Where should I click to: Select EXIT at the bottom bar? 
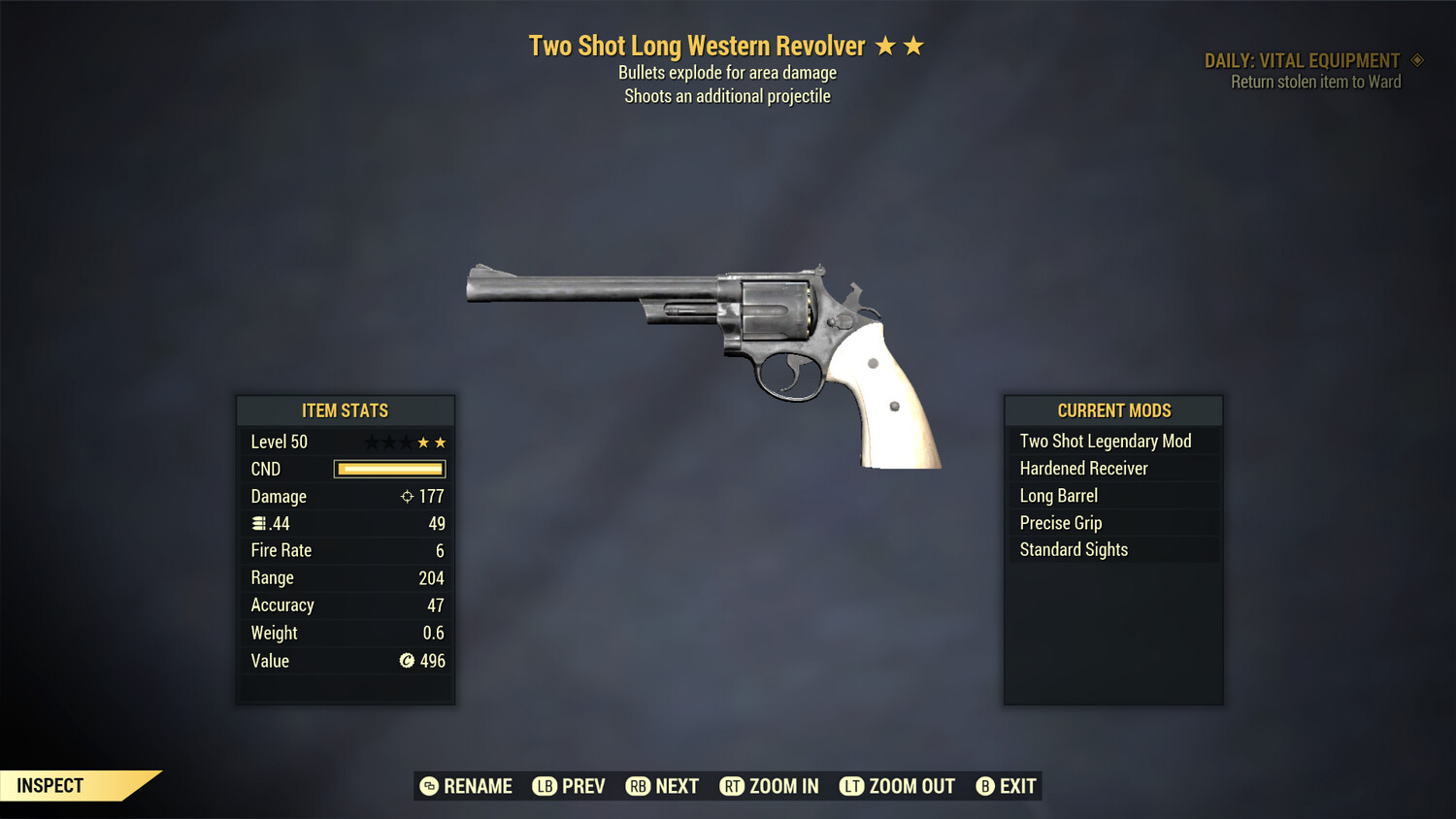1015,786
